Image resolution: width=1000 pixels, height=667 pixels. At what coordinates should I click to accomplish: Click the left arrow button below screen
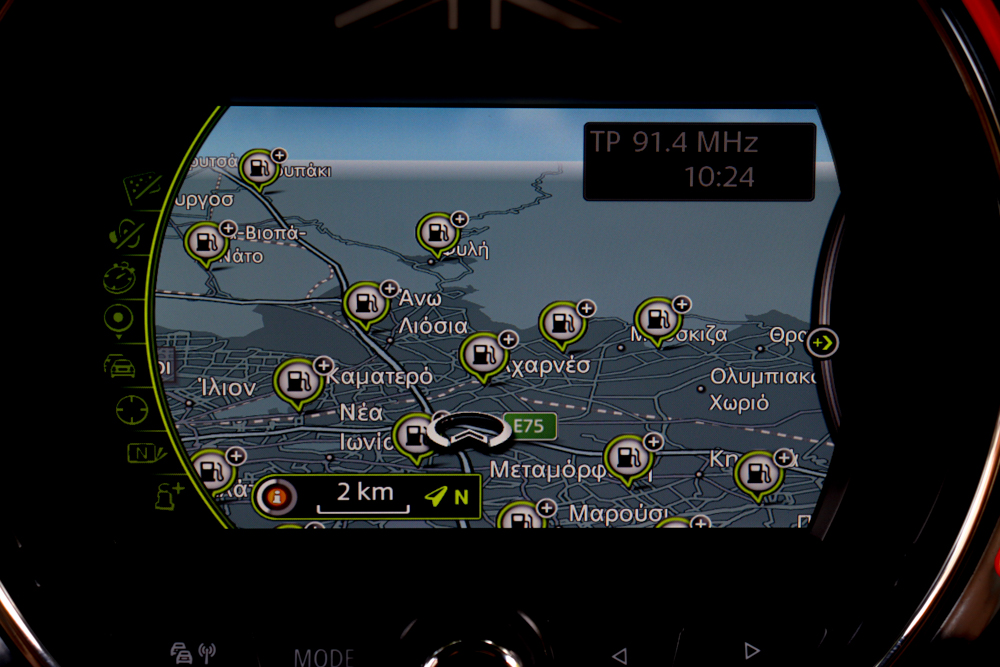point(619,655)
